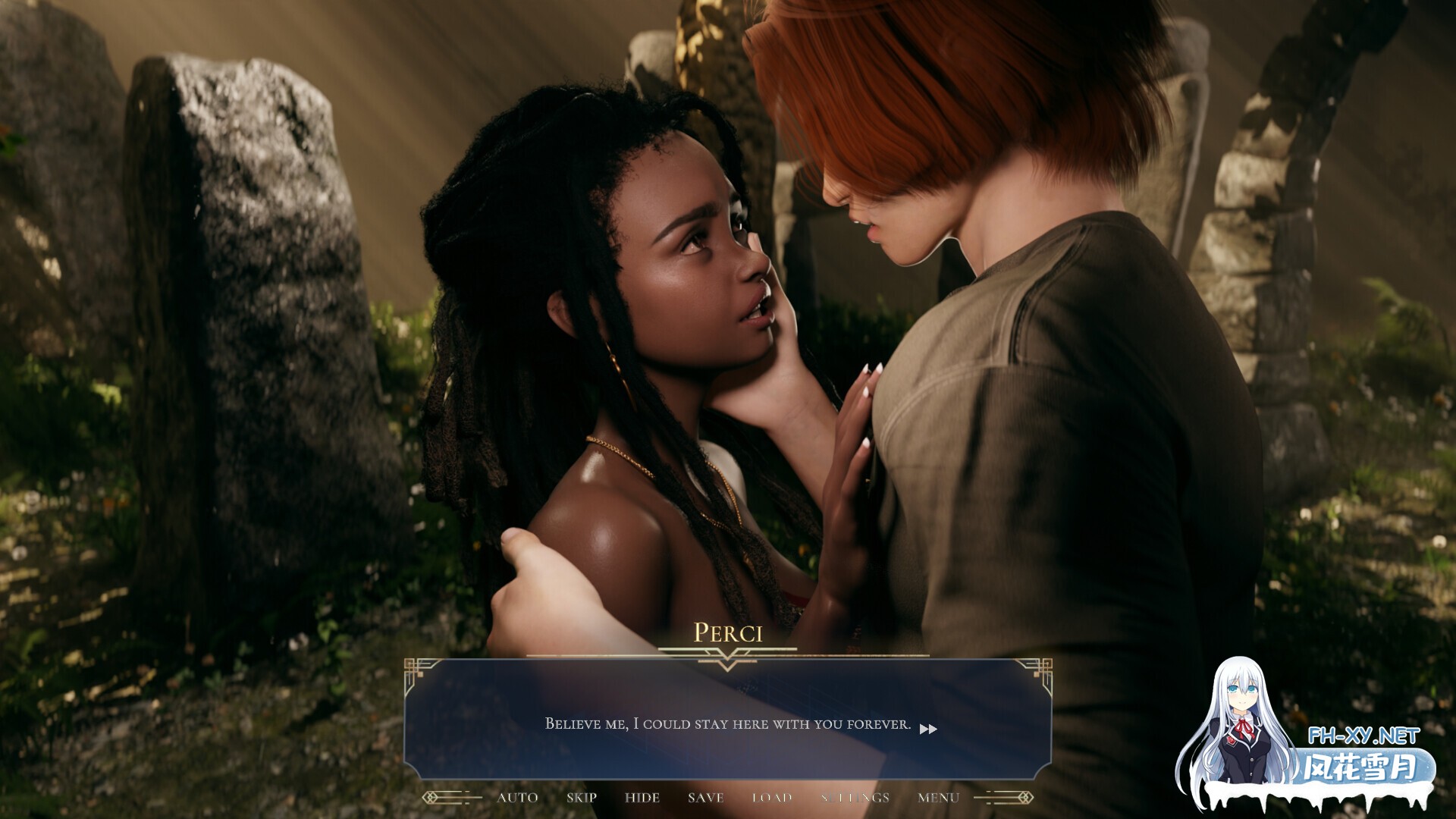
Task: Enable Auto dialogue advance
Action: (517, 798)
